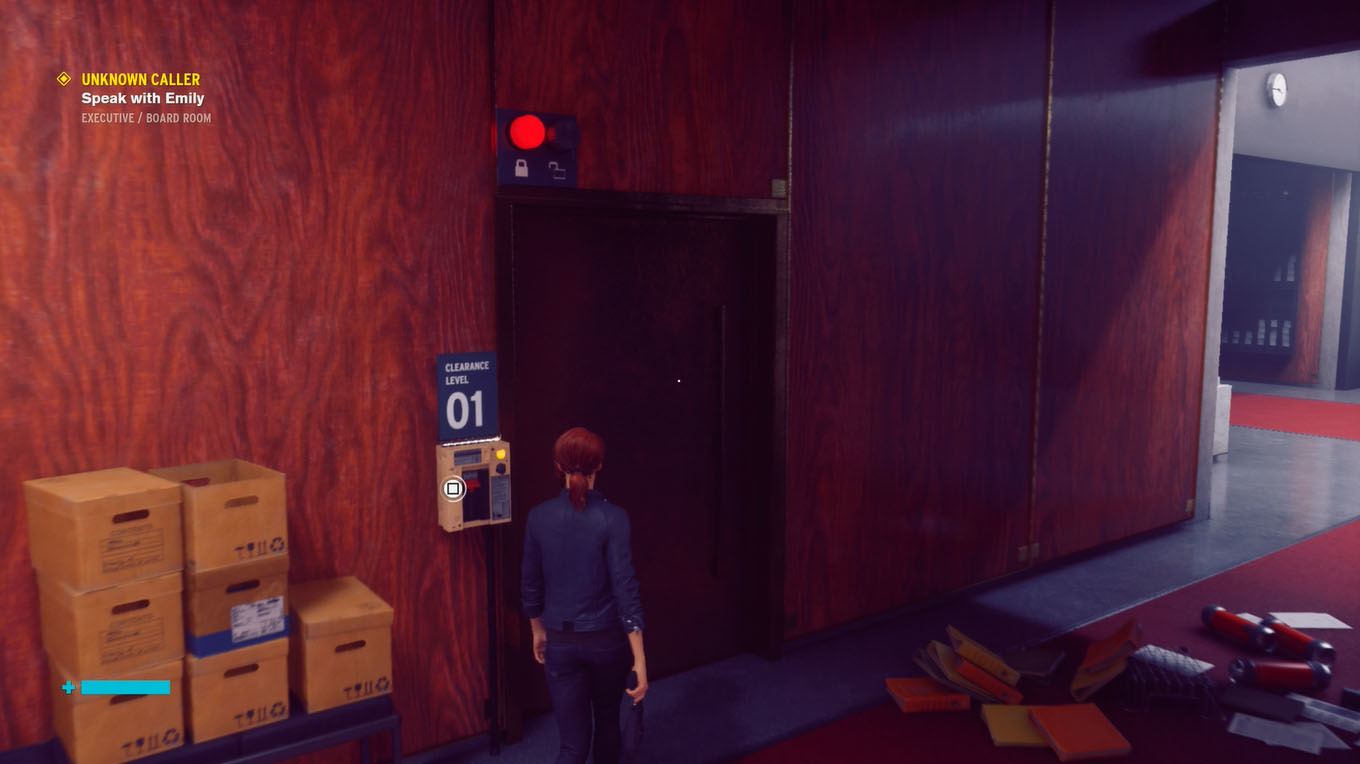Click the blue button on the card reader
Image resolution: width=1360 pixels, height=764 pixels.
click(500, 467)
